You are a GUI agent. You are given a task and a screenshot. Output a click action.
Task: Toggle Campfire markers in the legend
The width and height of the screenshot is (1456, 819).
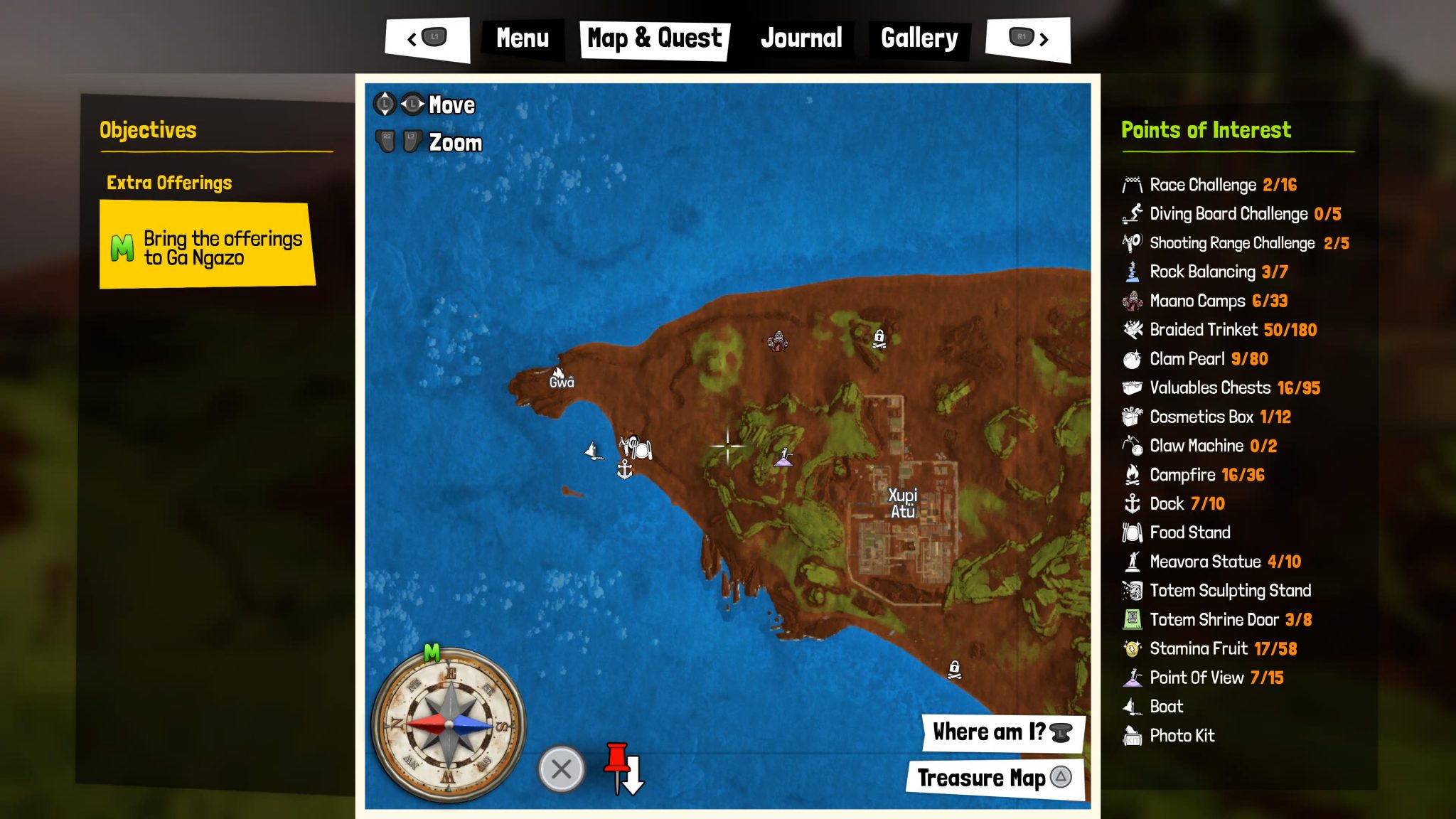[x=1182, y=475]
